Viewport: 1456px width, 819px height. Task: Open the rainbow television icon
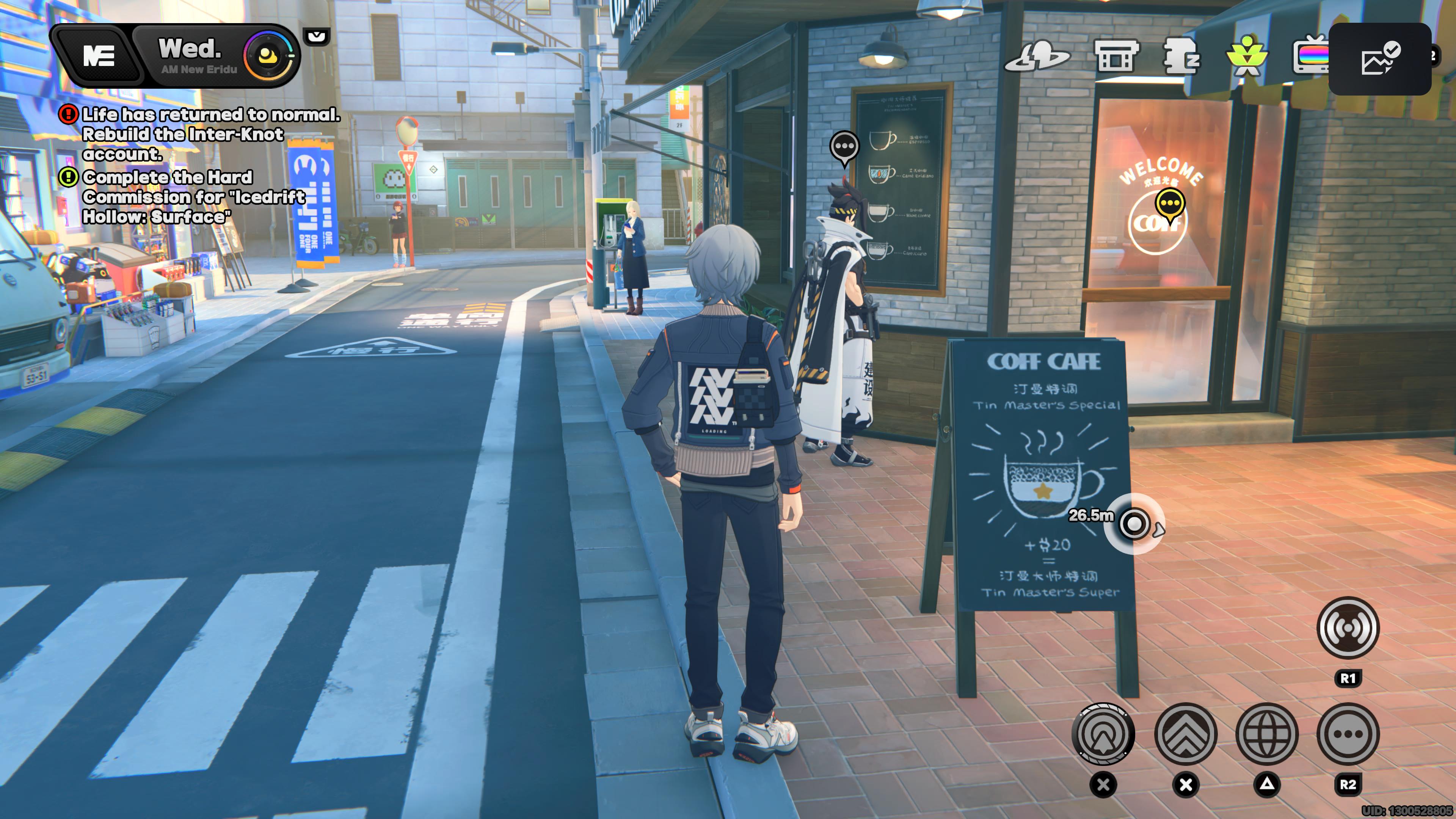pos(1310,56)
